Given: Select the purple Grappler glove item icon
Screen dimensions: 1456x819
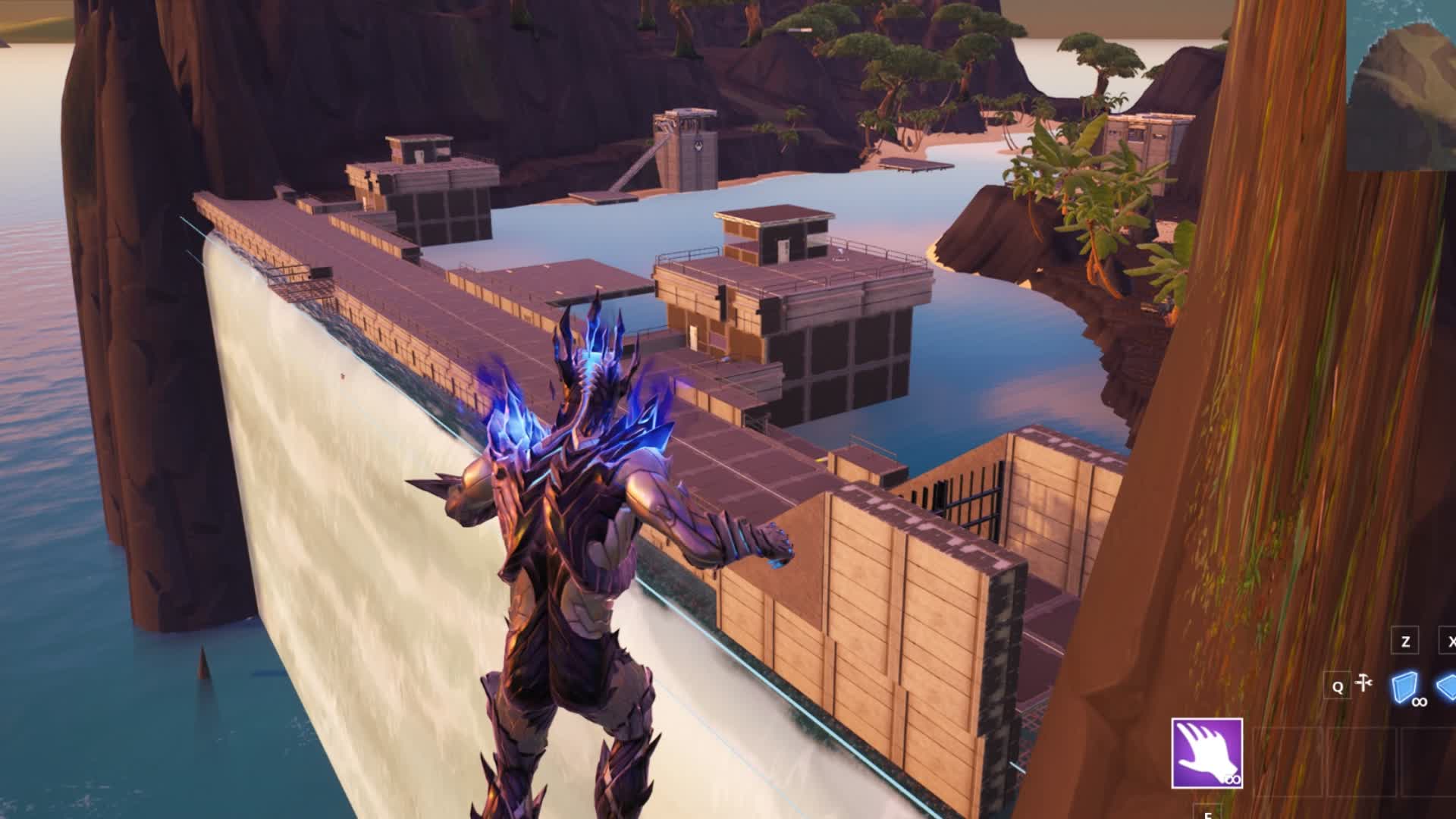Looking at the screenshot, I should coord(1207,754).
